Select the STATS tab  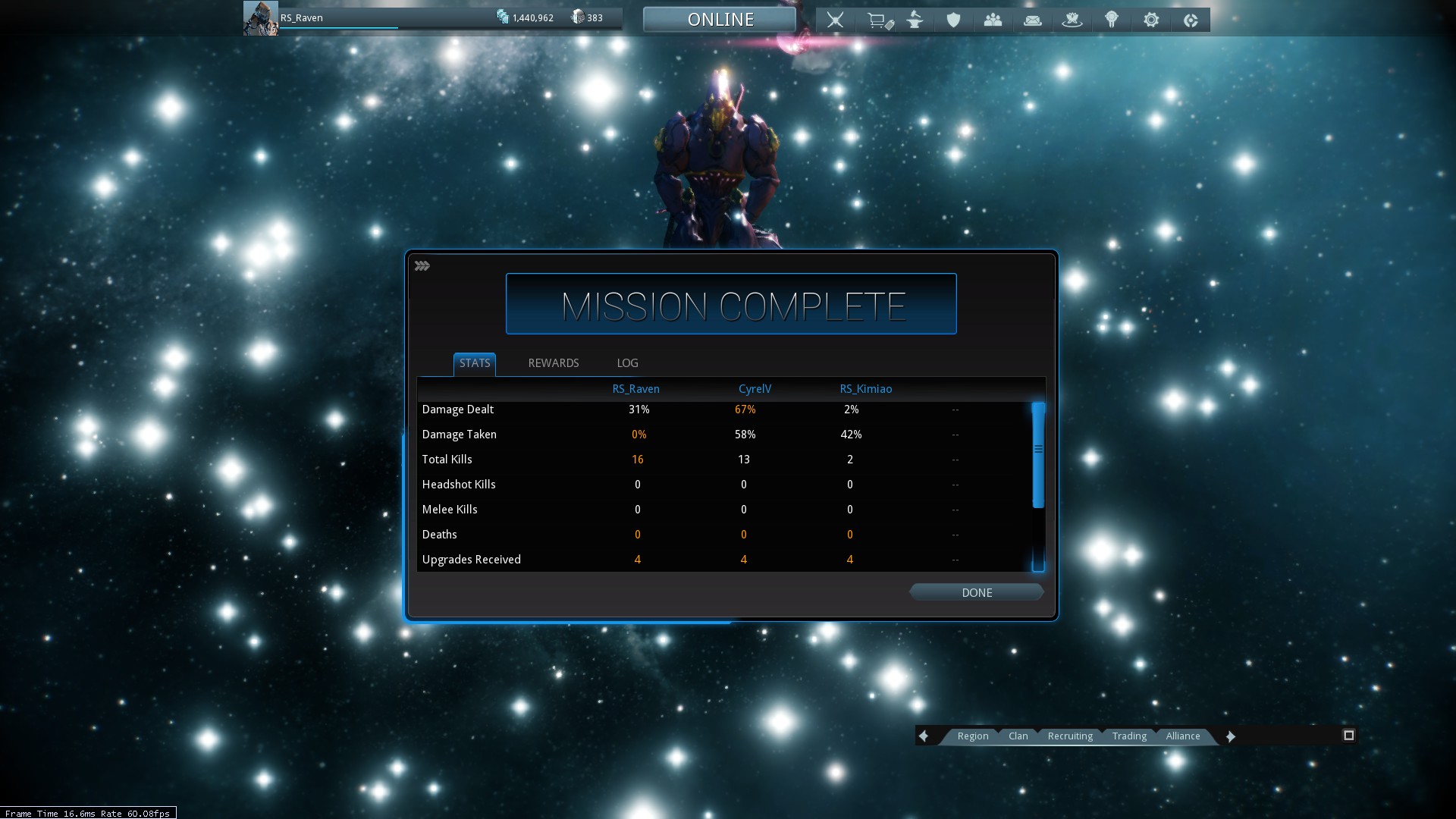(x=475, y=363)
